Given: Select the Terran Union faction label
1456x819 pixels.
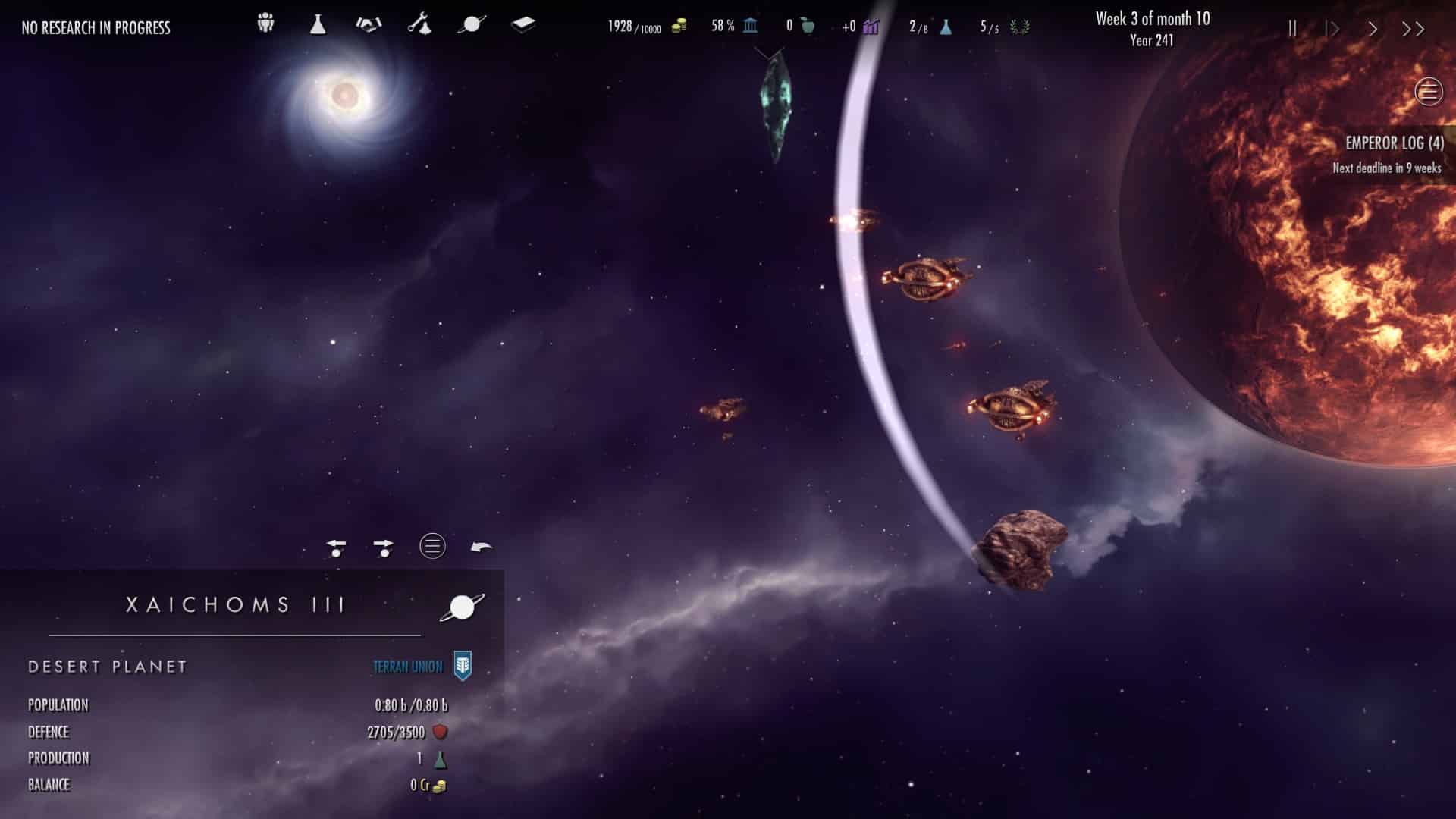Looking at the screenshot, I should (x=407, y=667).
